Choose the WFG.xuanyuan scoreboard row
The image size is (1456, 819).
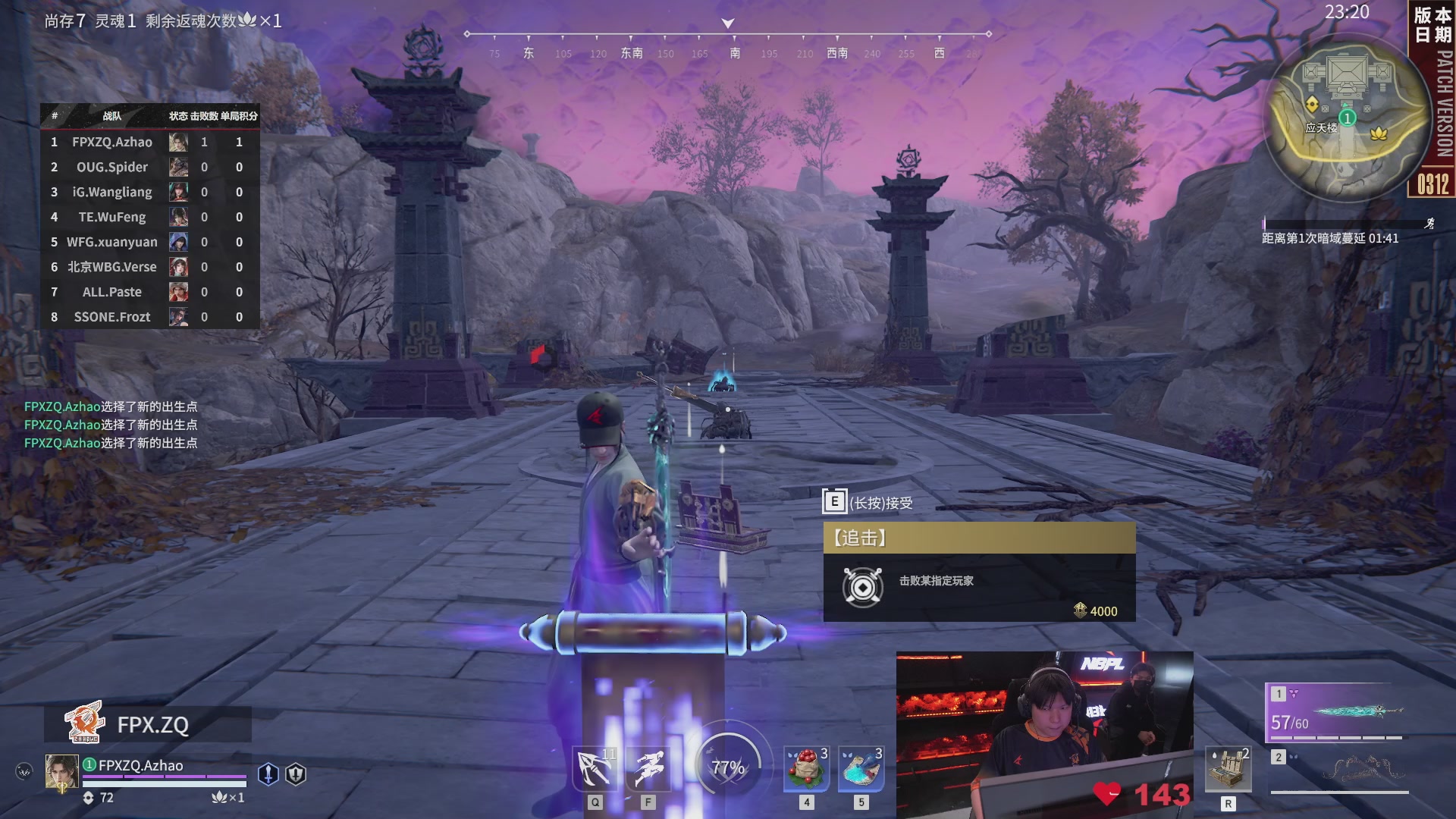(150, 242)
